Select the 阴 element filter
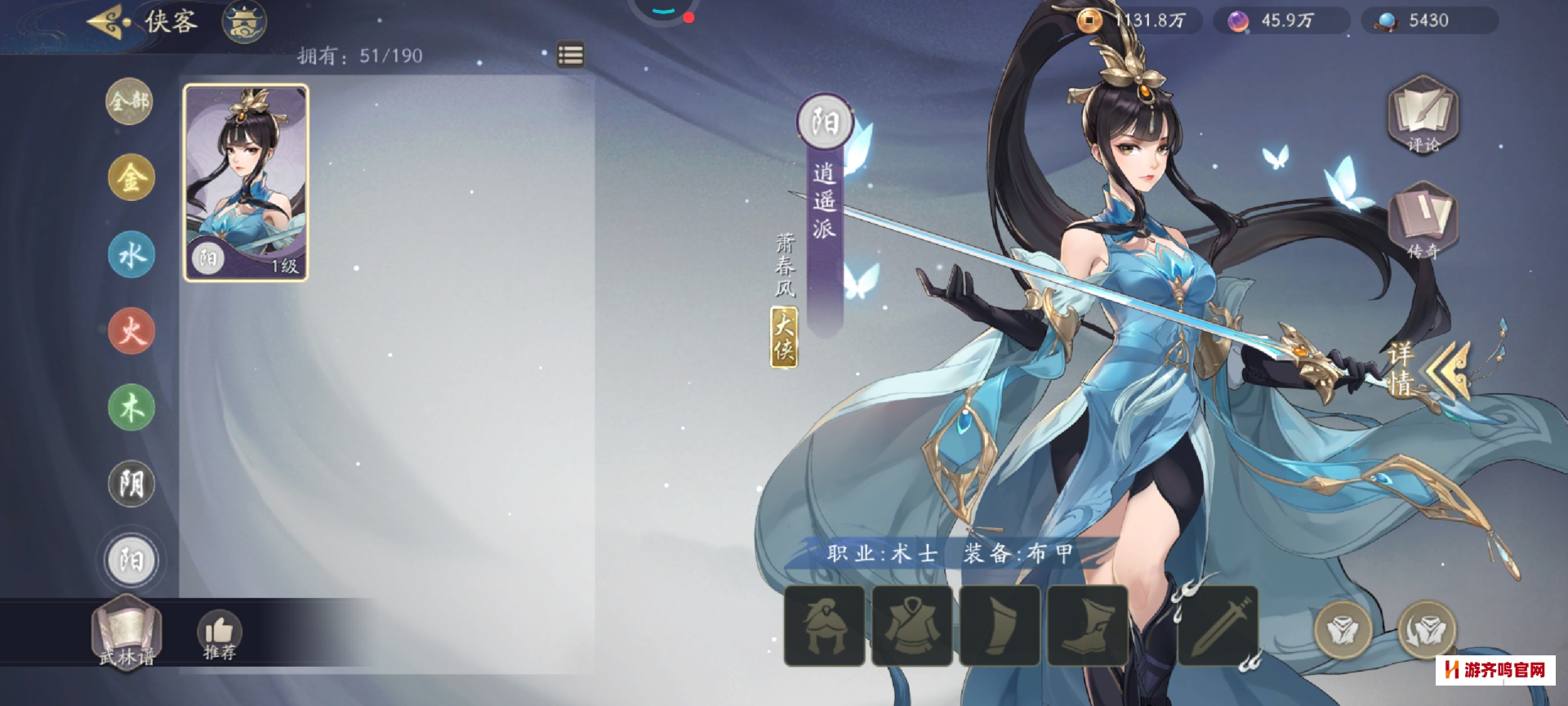Screen dimensions: 1568x706 (x=131, y=484)
